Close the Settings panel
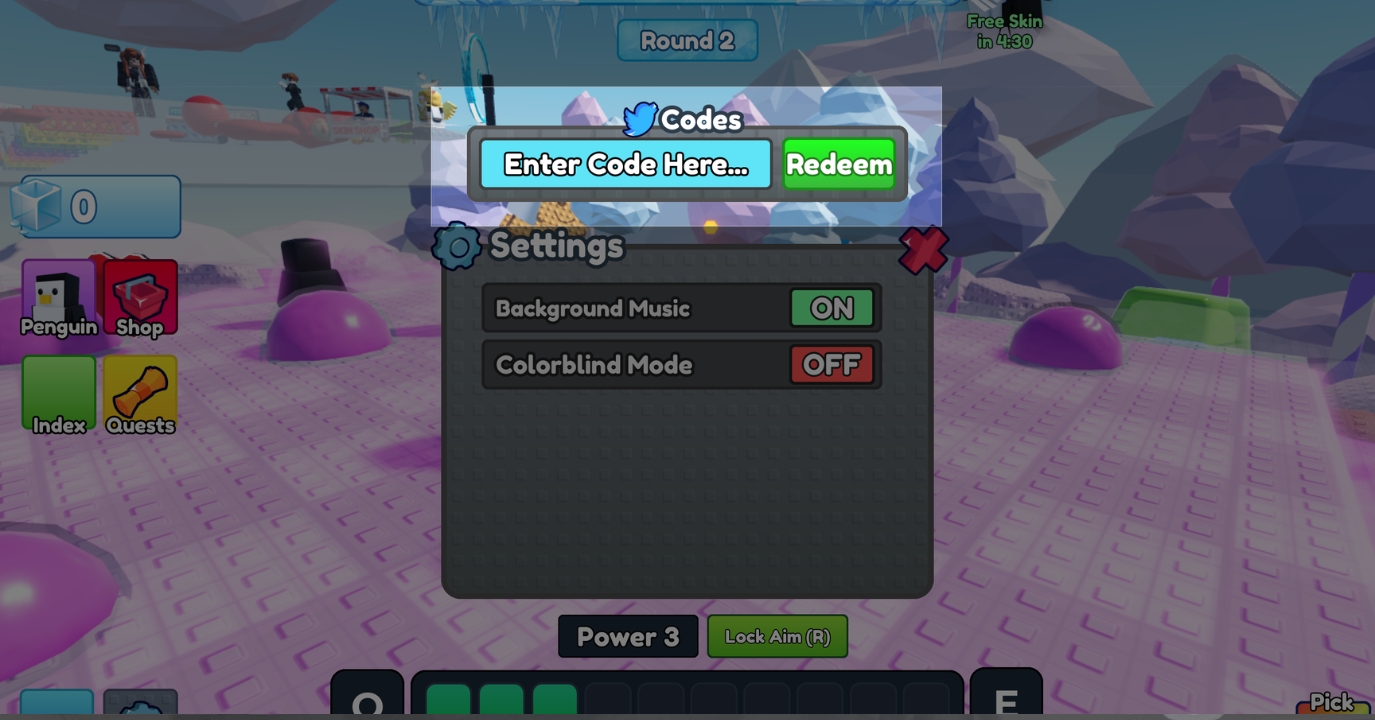This screenshot has height=720, width=1375. 922,250
